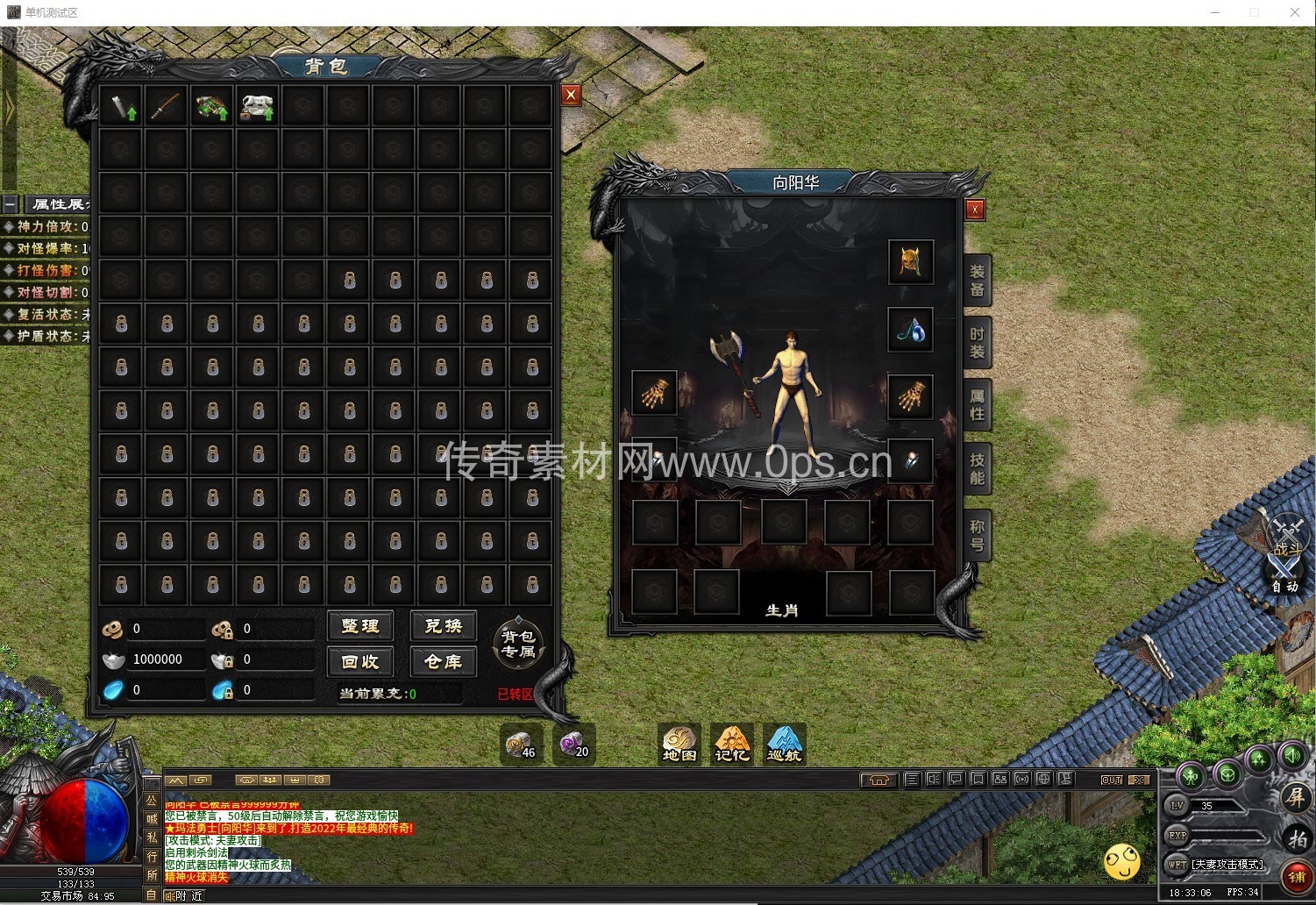This screenshot has height=905, width=1316.
Task: Open the 仓库 warehouse
Action: 443,661
